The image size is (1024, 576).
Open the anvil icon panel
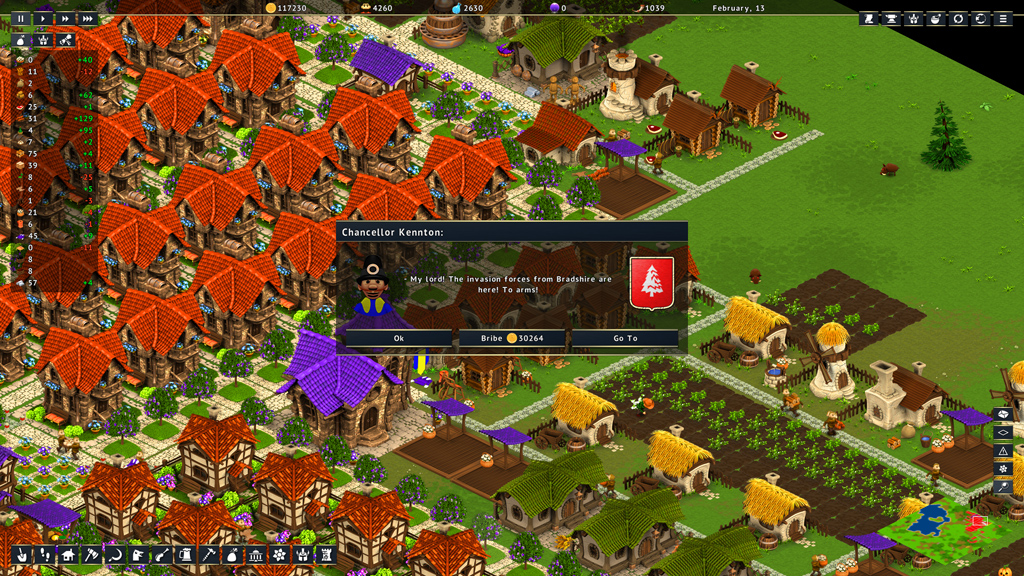coord(890,18)
